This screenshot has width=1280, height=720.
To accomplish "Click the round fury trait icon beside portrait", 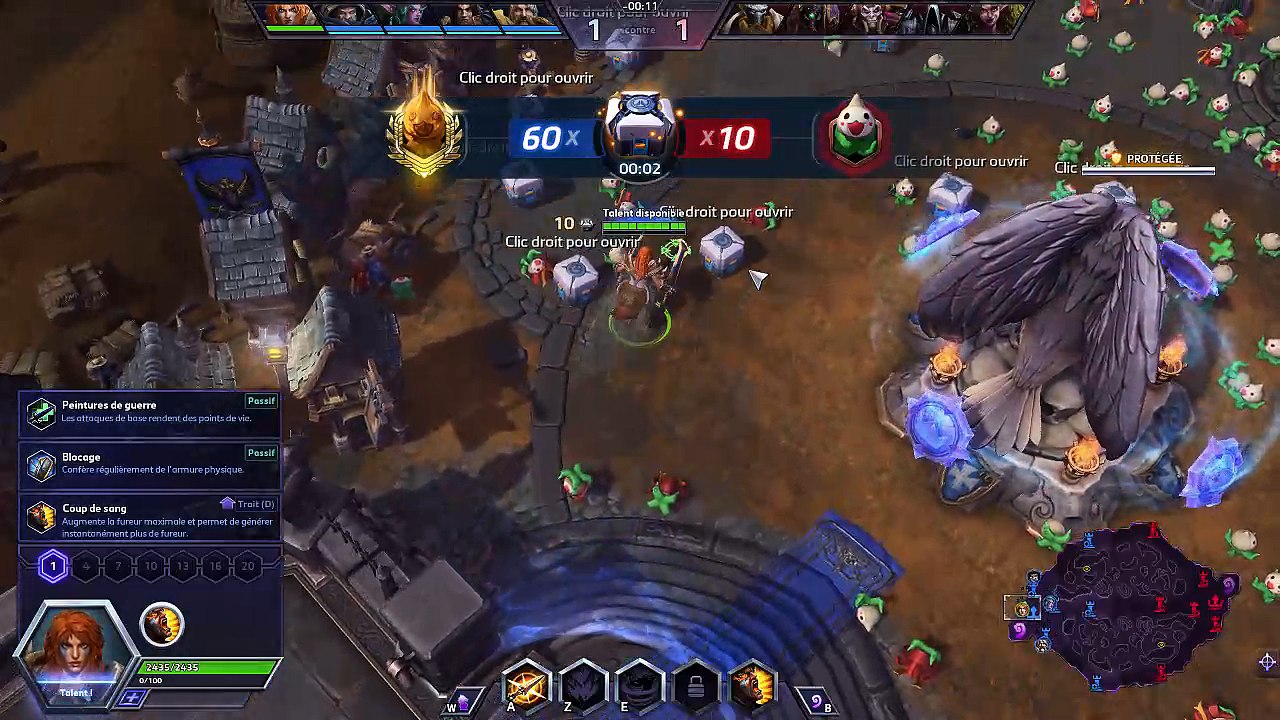I will click(161, 623).
